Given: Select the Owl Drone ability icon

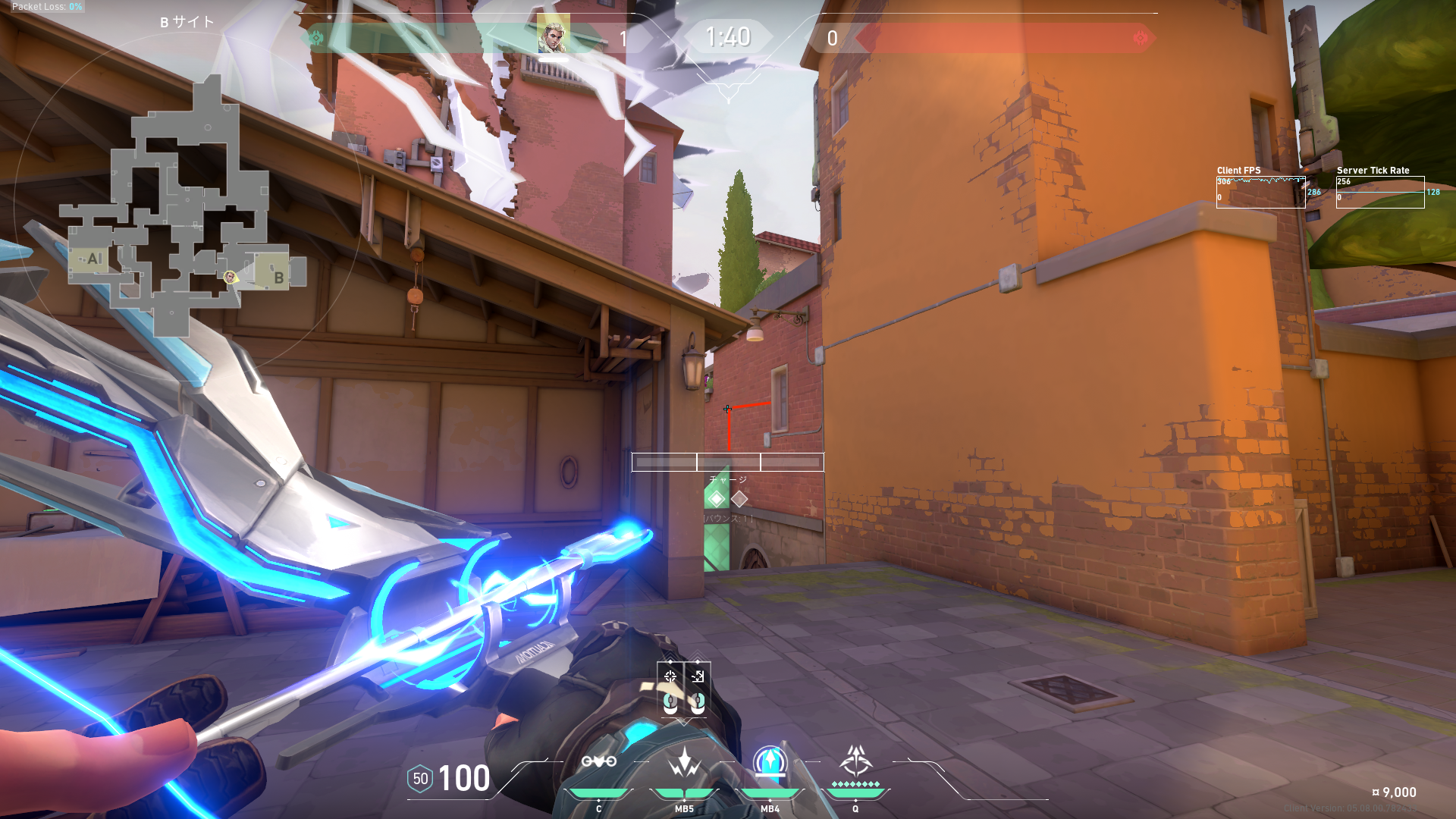Looking at the screenshot, I should click(598, 761).
